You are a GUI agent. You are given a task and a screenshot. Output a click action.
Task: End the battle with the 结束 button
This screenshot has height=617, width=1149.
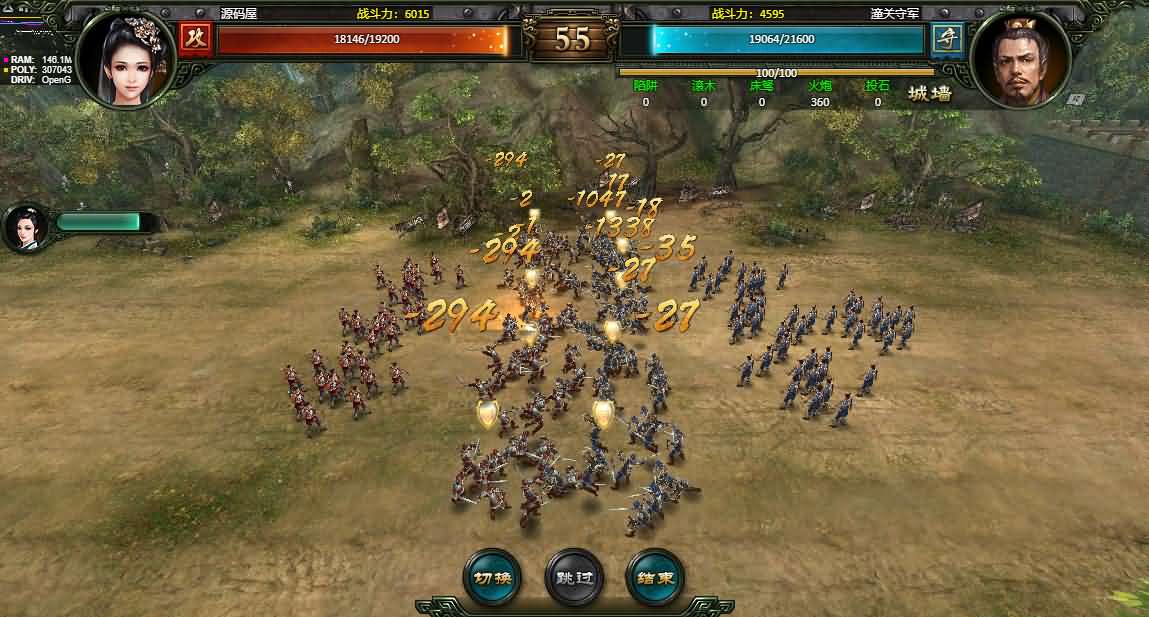click(x=655, y=577)
